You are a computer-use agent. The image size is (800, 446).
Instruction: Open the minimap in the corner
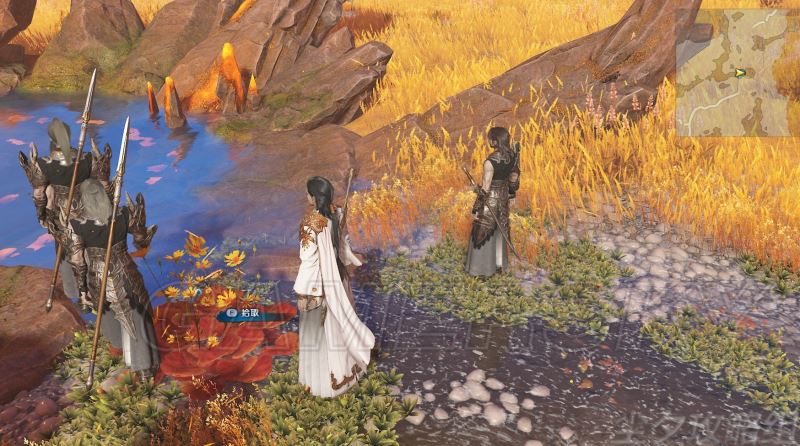coord(736,72)
